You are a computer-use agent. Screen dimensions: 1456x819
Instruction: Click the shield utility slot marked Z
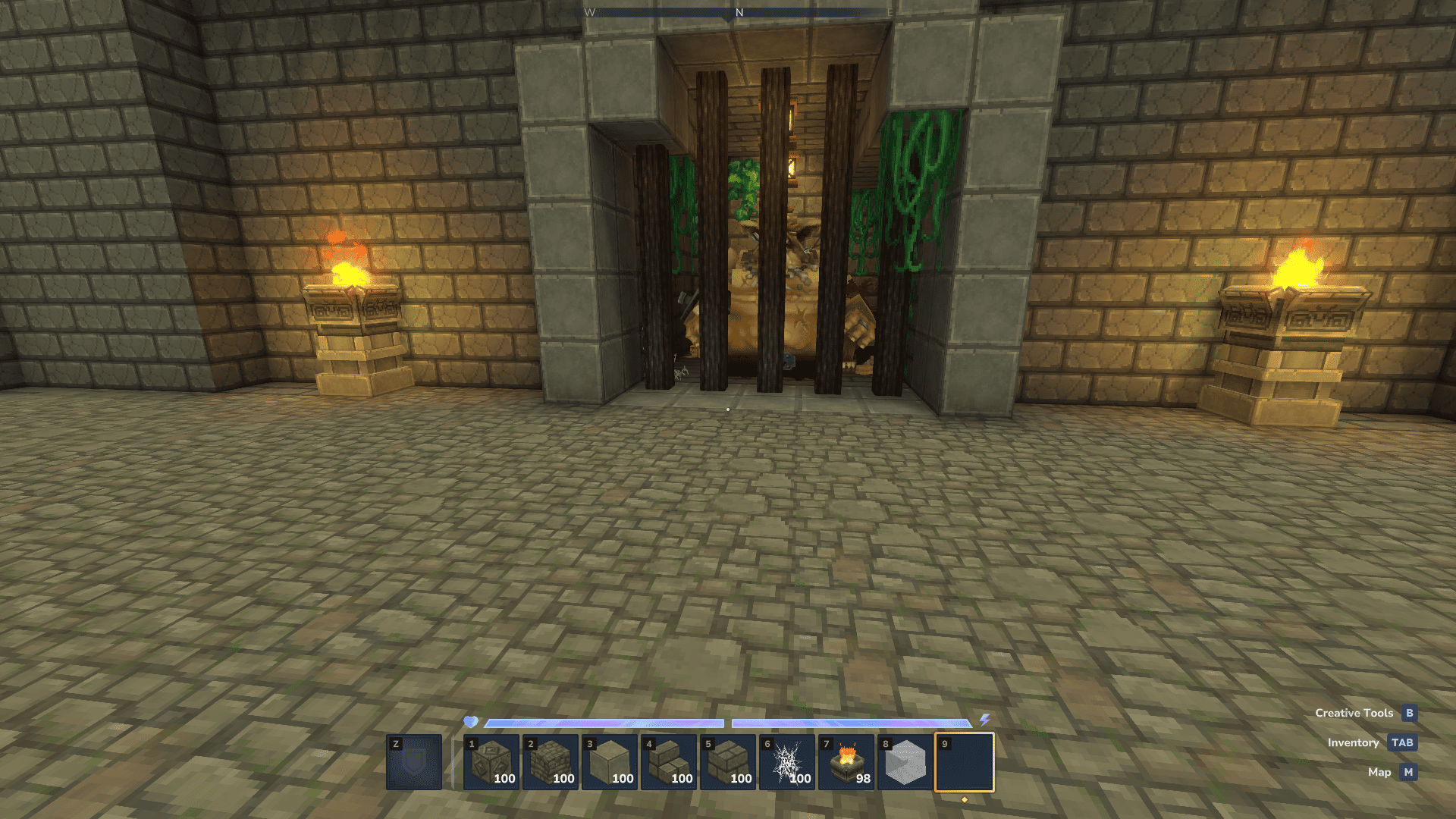coord(414,762)
